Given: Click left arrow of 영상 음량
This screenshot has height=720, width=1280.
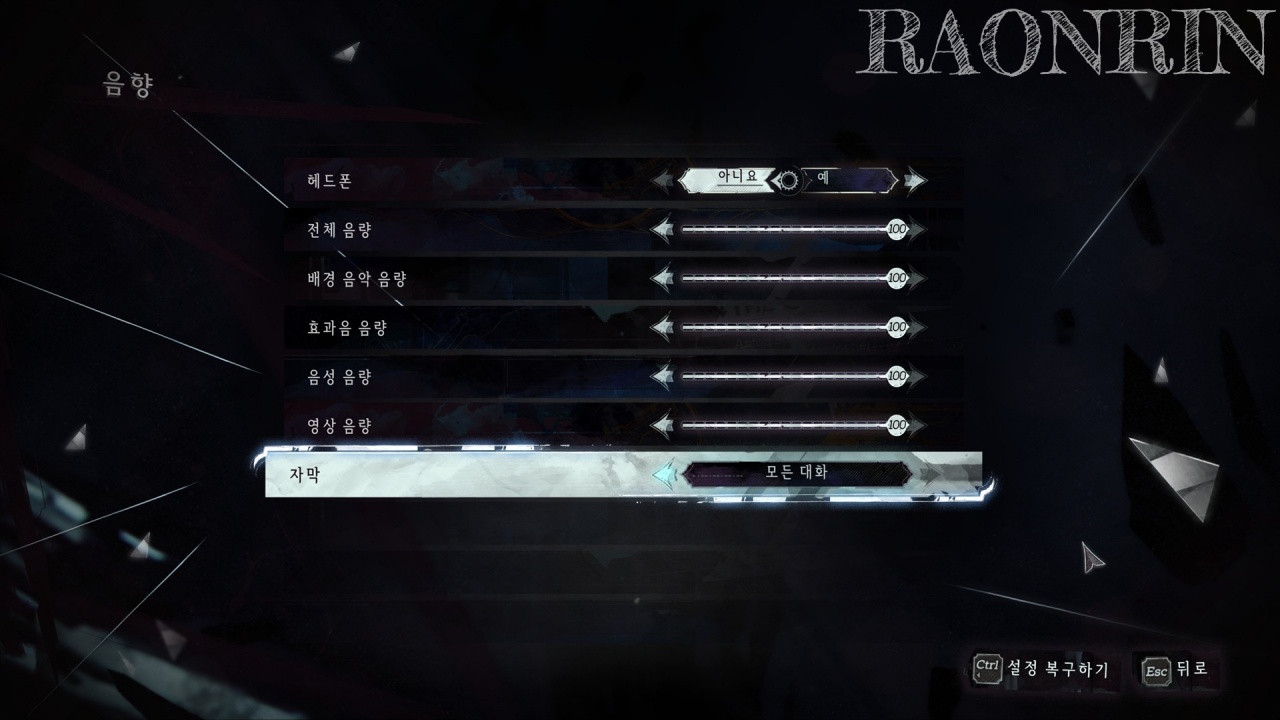Looking at the screenshot, I should (662, 425).
